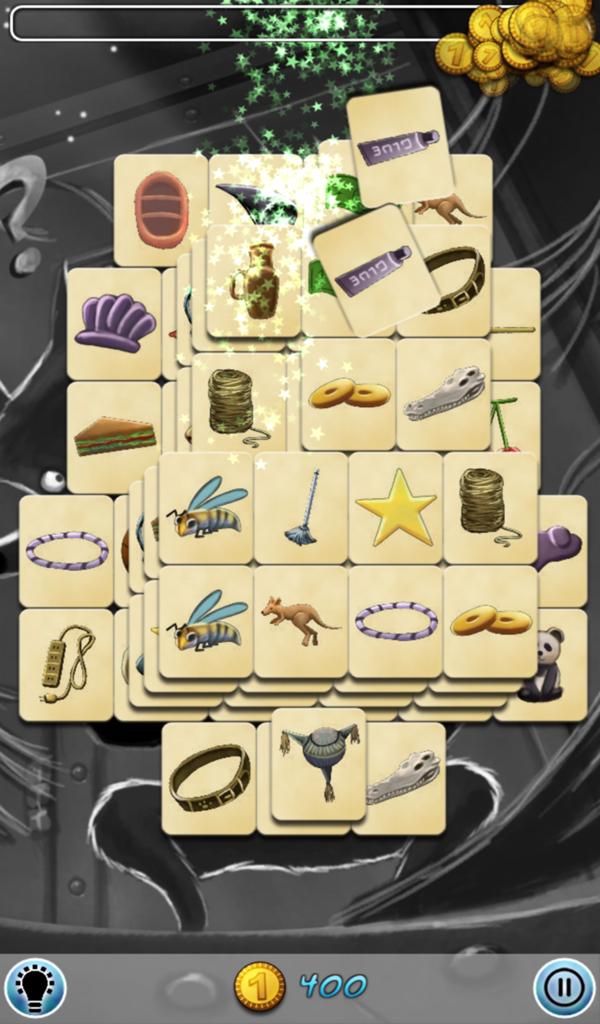Select the spotted vase tile
The width and height of the screenshot is (600, 1024).
click(x=254, y=281)
